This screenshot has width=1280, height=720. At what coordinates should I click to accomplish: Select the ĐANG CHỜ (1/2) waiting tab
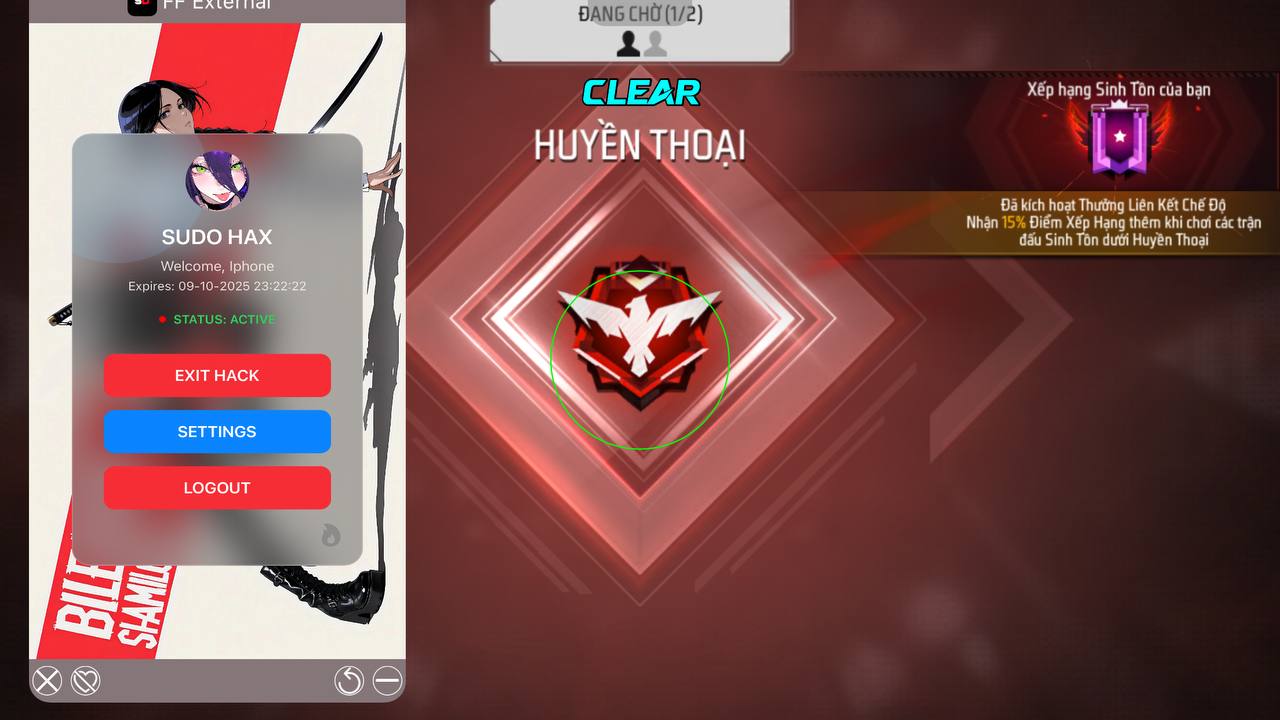point(640,14)
